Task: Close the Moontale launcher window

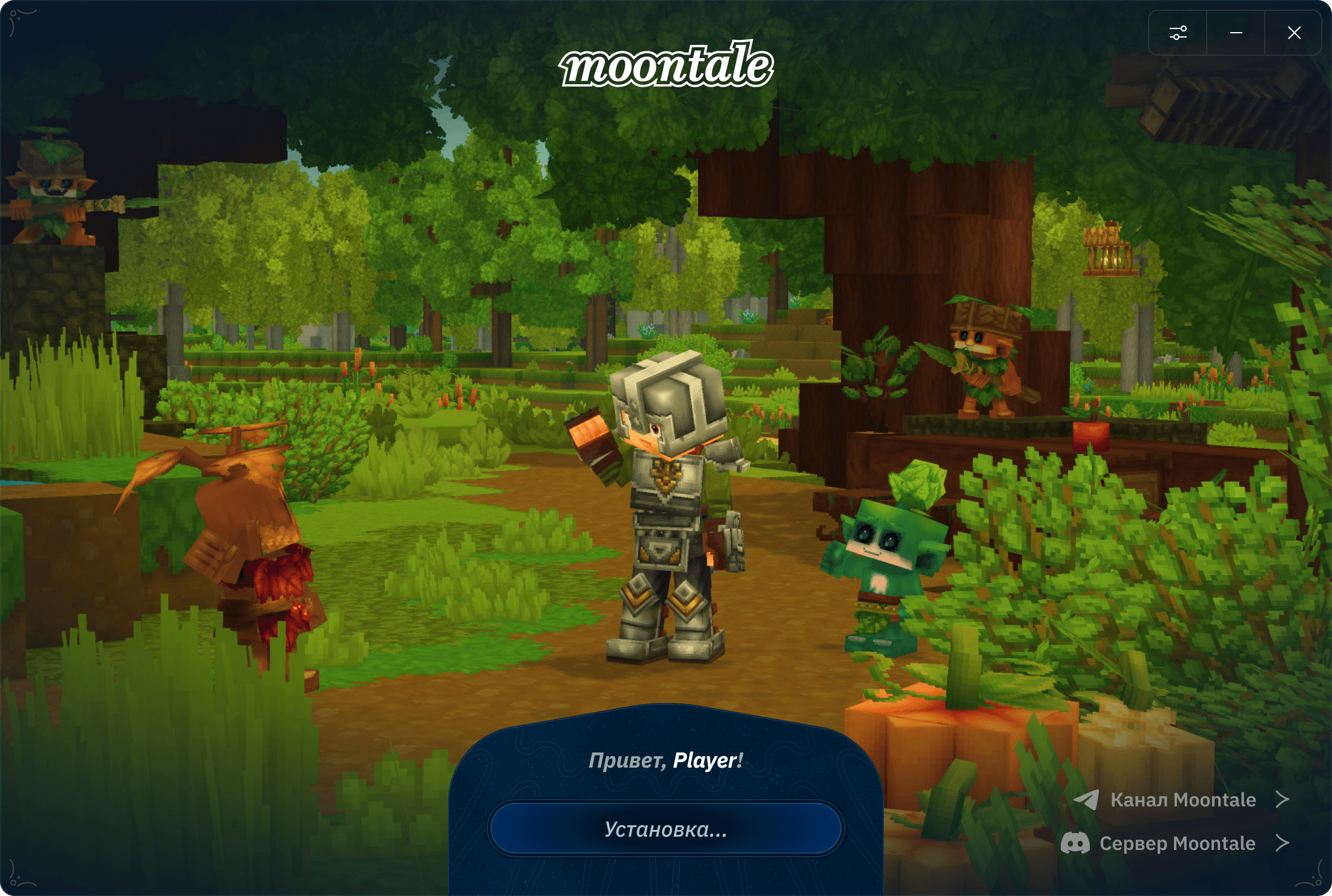Action: (x=1294, y=33)
